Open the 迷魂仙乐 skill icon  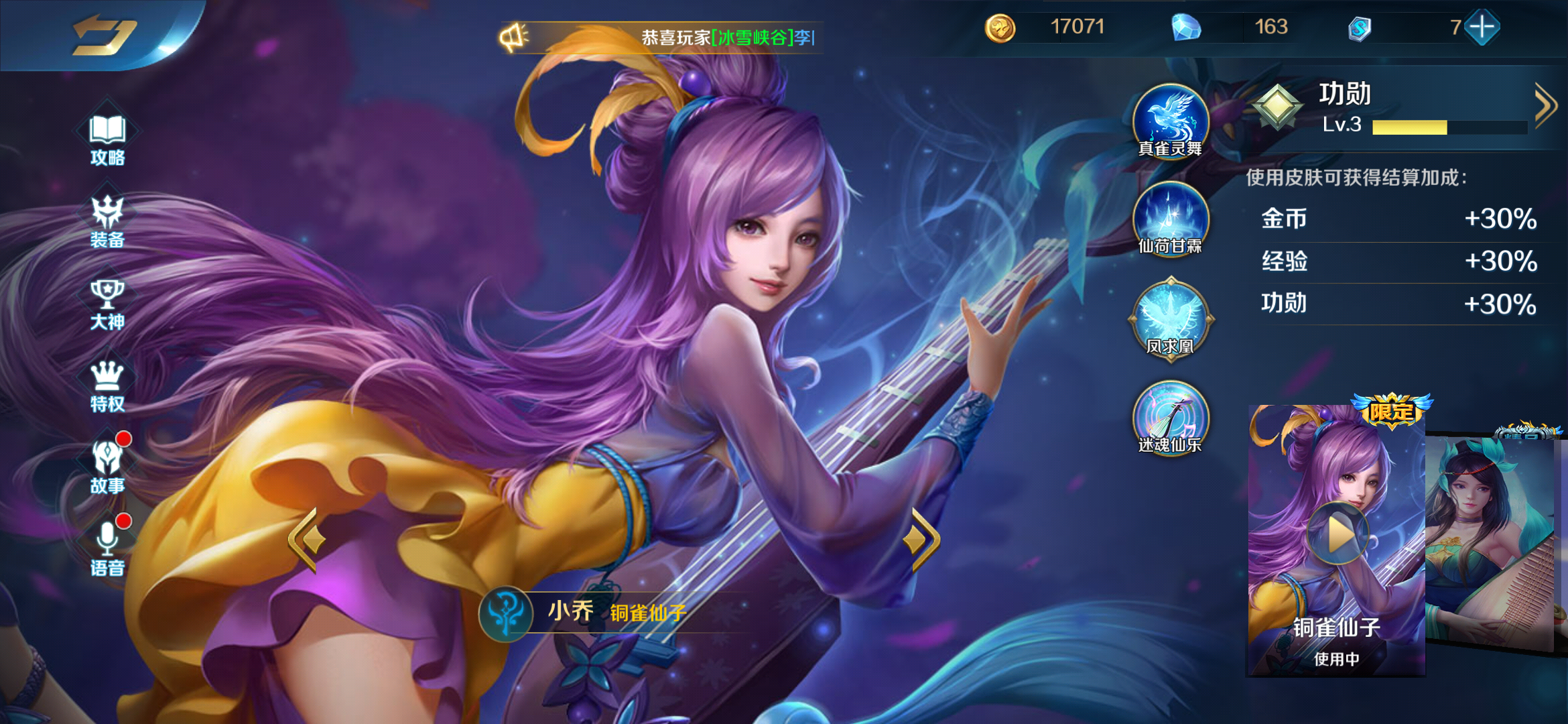point(1170,419)
